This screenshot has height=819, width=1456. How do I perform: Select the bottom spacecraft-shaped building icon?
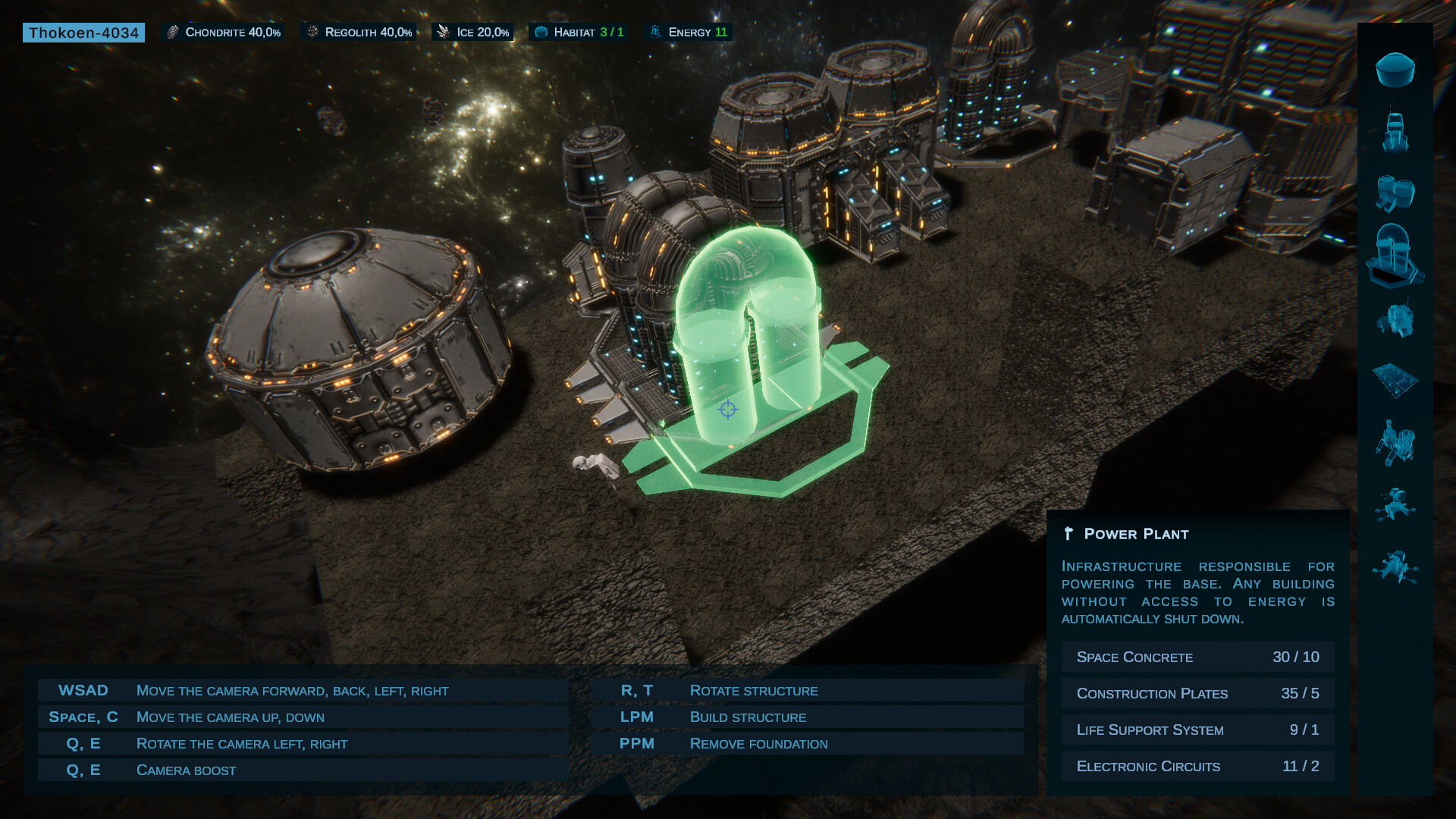pos(1395,566)
